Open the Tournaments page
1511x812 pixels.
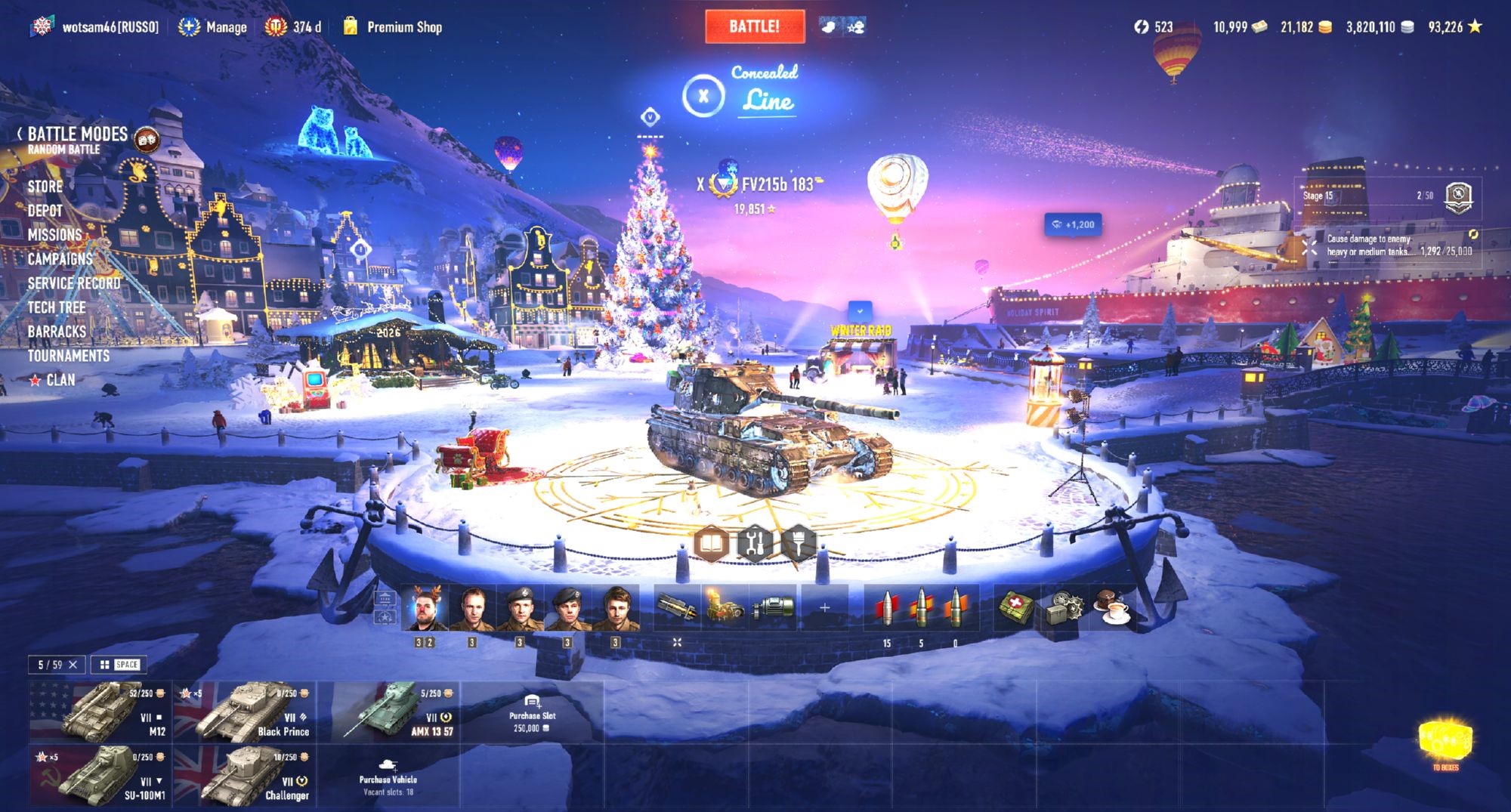pos(69,356)
